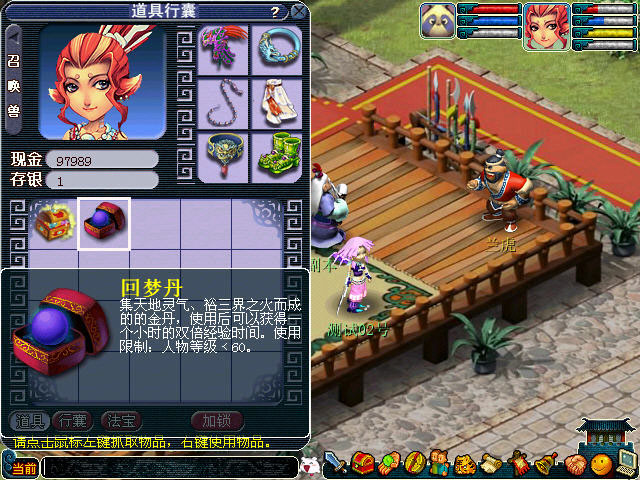Click the sword attack icon in toolbar

tap(336, 464)
